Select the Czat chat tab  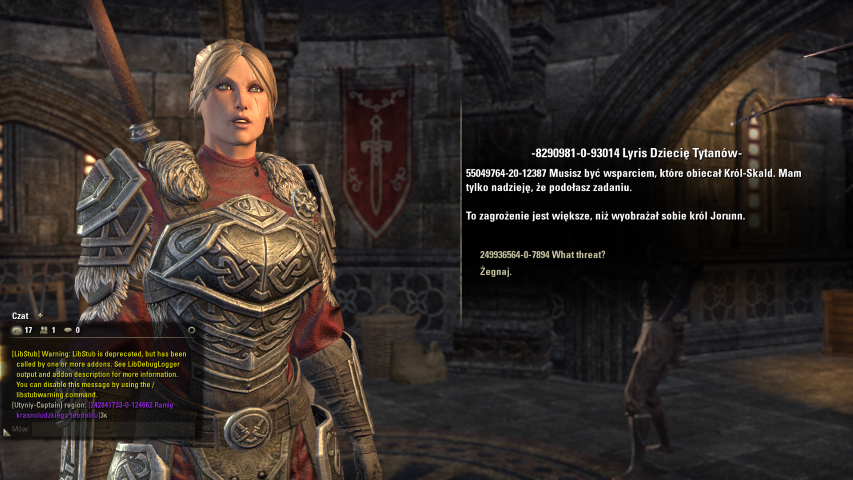tap(20, 315)
